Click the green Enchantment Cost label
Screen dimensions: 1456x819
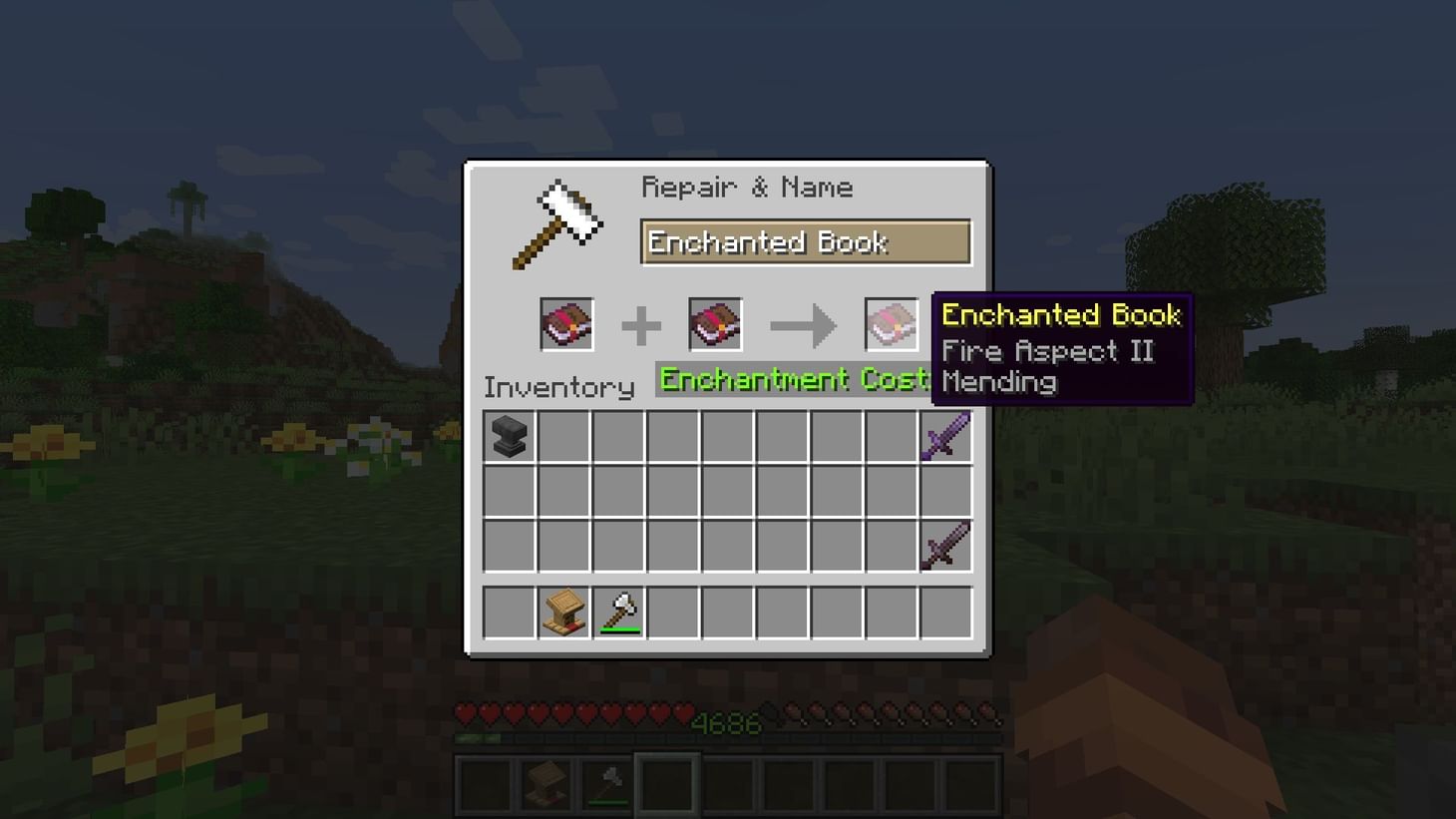click(x=793, y=380)
